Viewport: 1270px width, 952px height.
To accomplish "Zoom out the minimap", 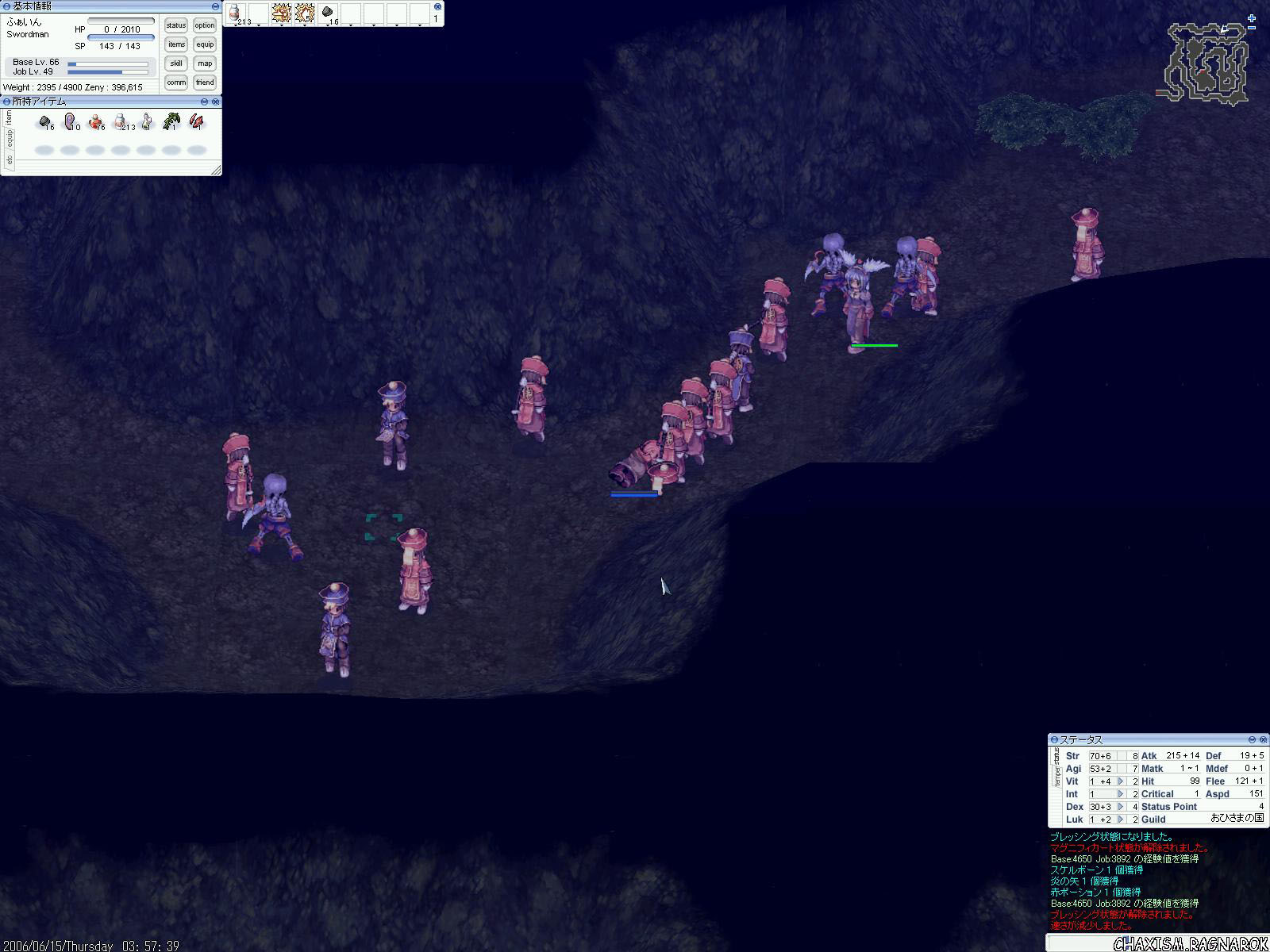I will [x=1252, y=27].
